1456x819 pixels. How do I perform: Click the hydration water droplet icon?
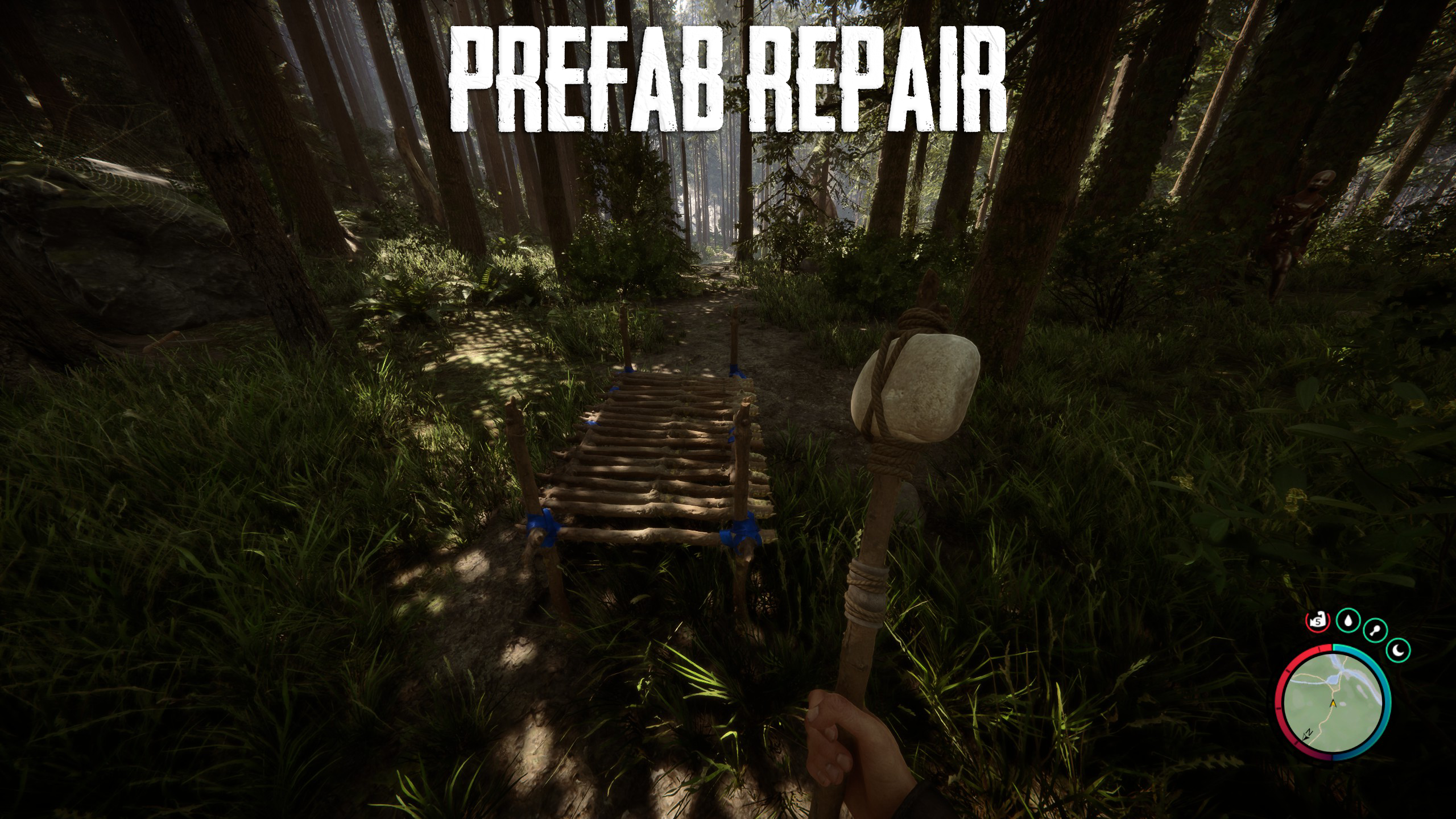(x=1348, y=620)
